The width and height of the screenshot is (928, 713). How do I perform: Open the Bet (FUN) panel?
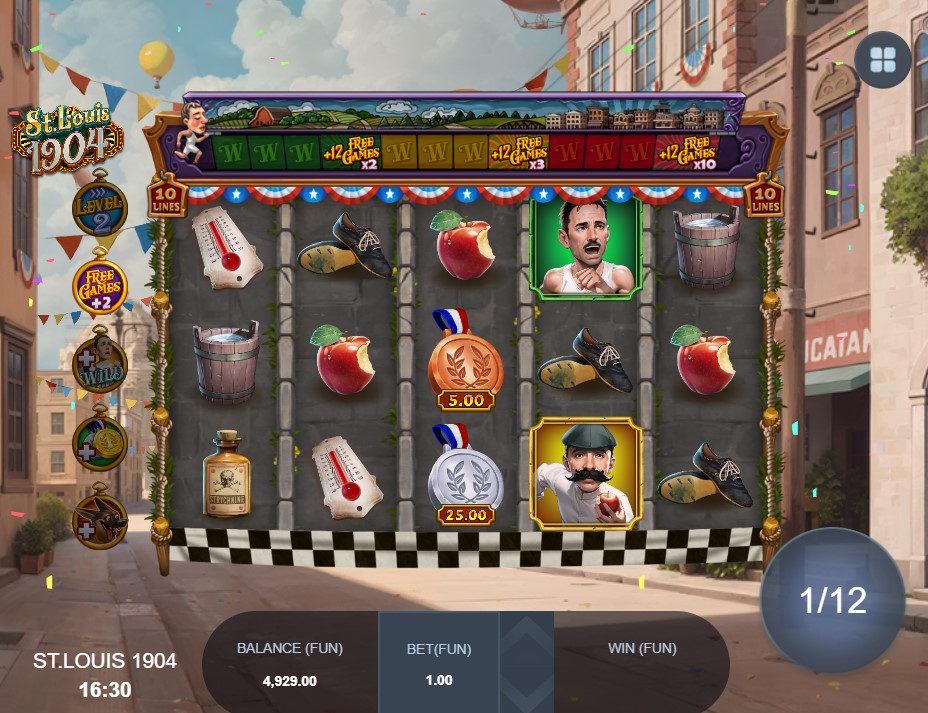(x=440, y=662)
